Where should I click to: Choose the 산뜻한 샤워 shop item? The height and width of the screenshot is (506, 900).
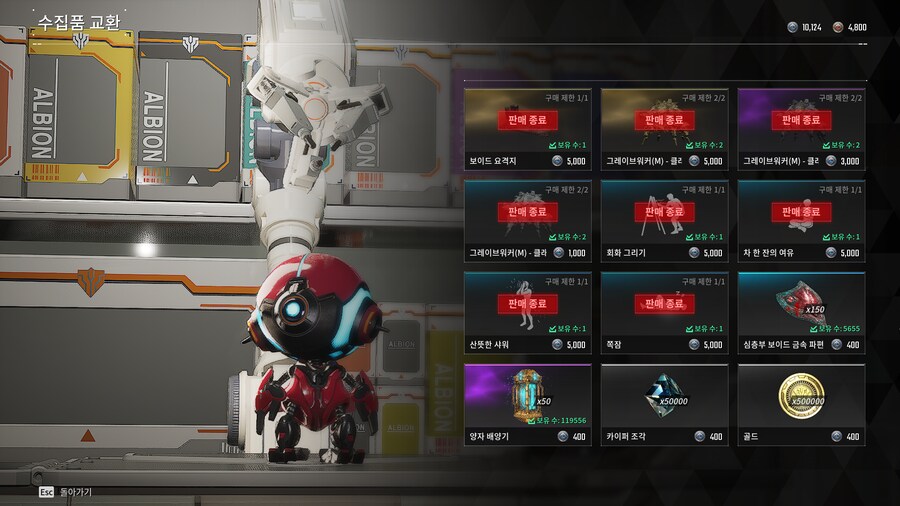click(528, 312)
